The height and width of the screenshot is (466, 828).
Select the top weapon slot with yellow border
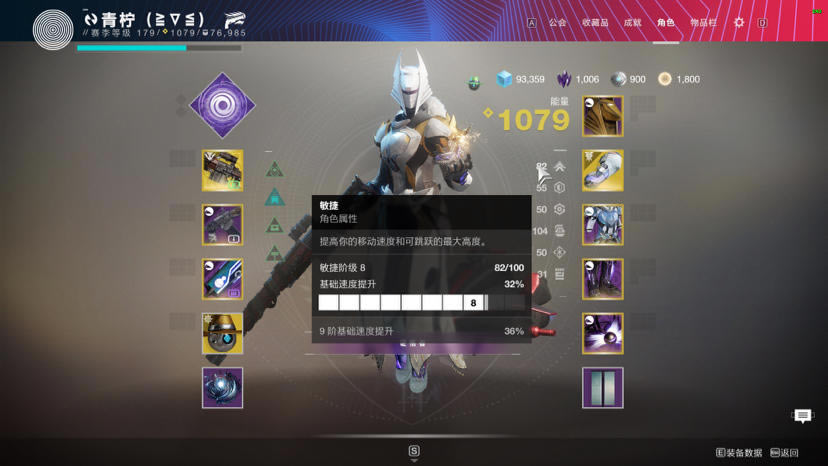222,170
